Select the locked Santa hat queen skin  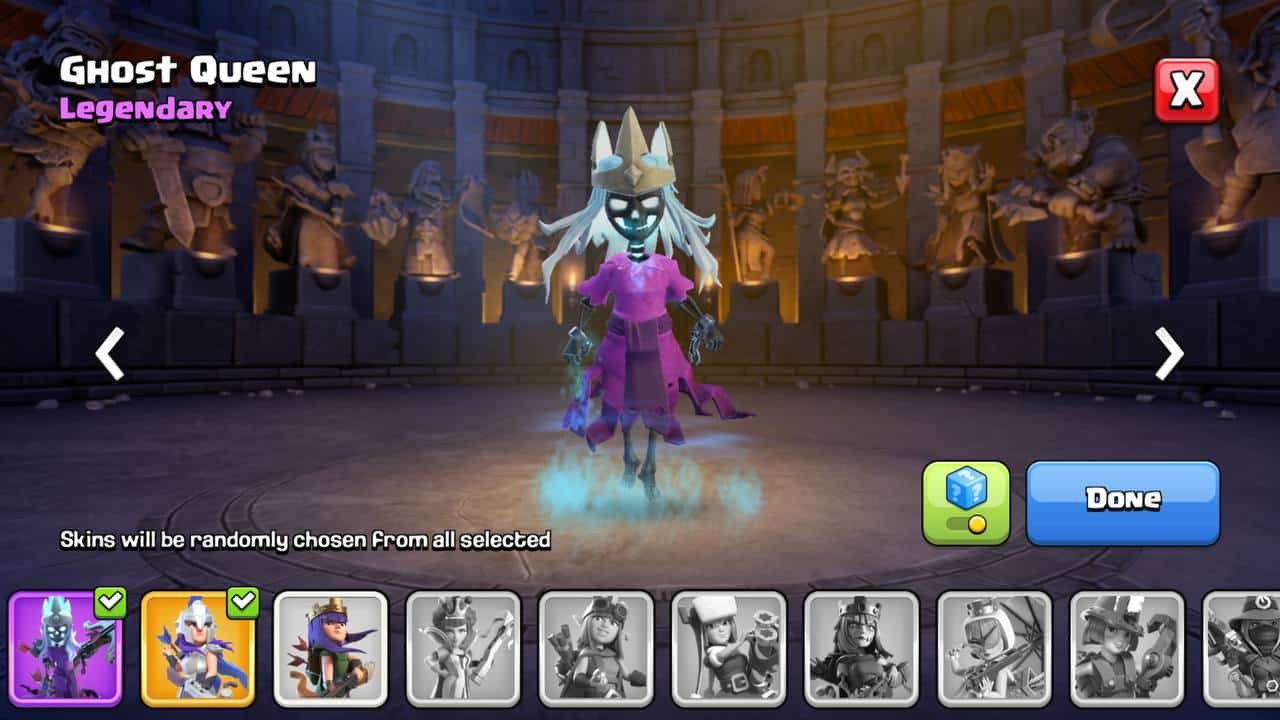click(729, 648)
